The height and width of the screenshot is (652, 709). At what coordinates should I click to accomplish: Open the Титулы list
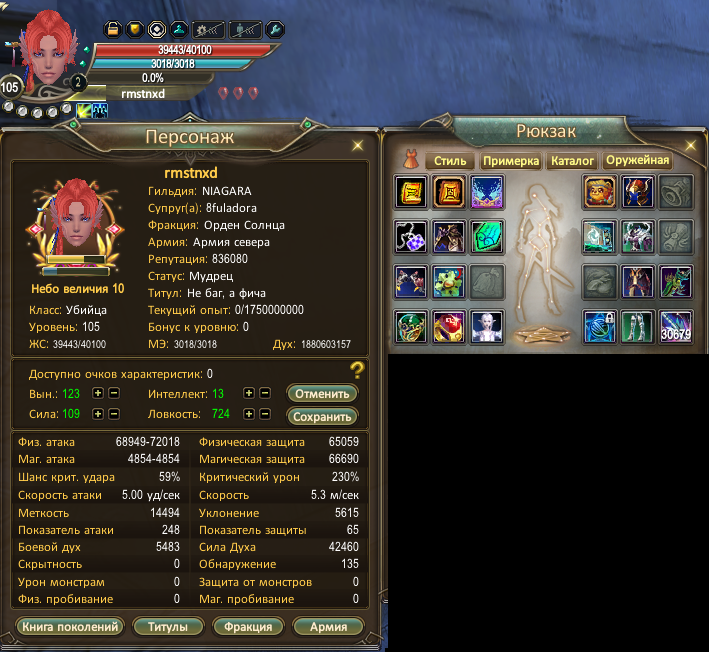pyautogui.click(x=168, y=627)
